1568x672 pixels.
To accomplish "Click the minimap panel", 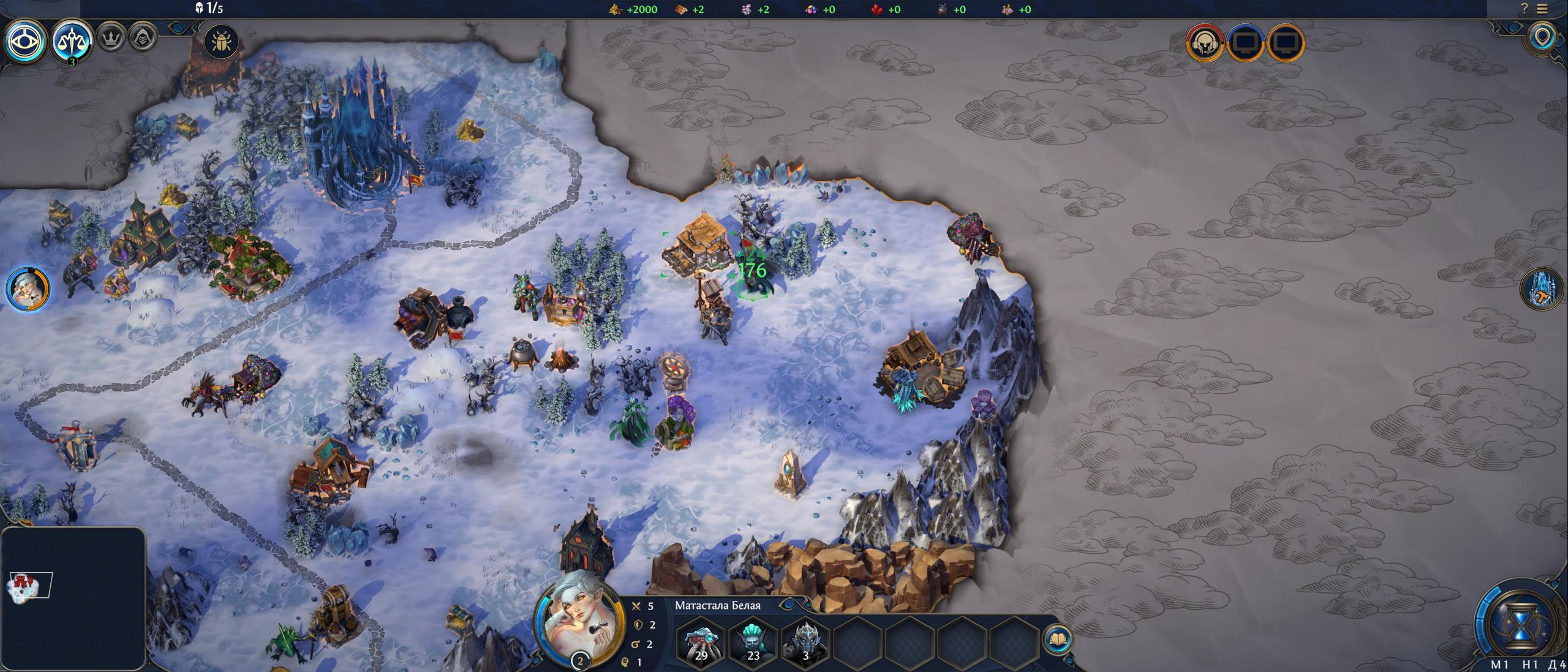I will pyautogui.click(x=73, y=597).
